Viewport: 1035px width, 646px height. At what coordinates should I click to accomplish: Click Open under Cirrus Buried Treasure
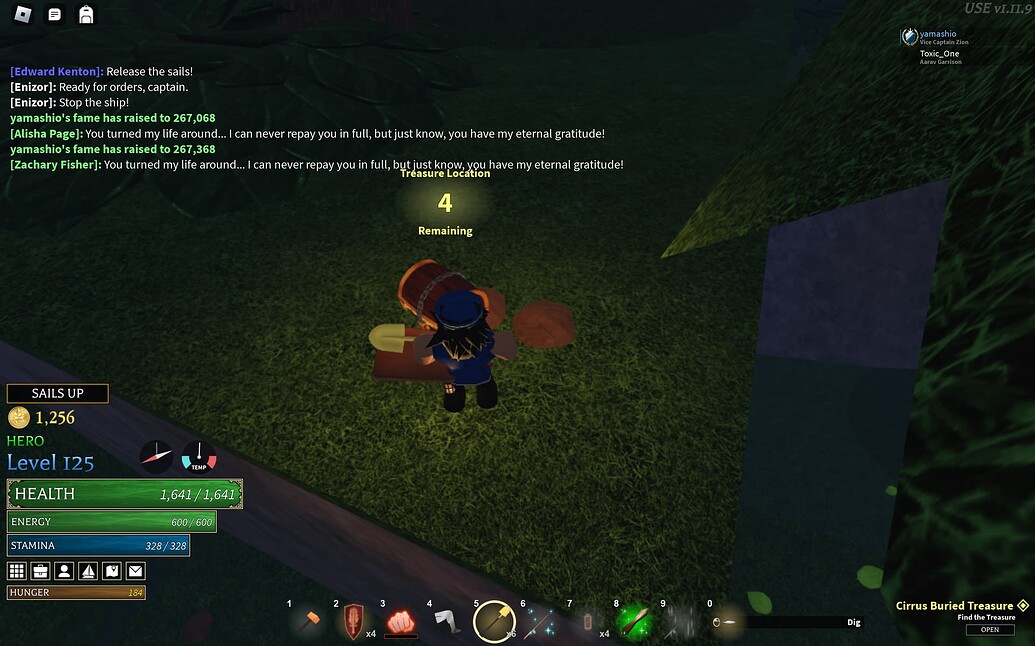coord(989,630)
